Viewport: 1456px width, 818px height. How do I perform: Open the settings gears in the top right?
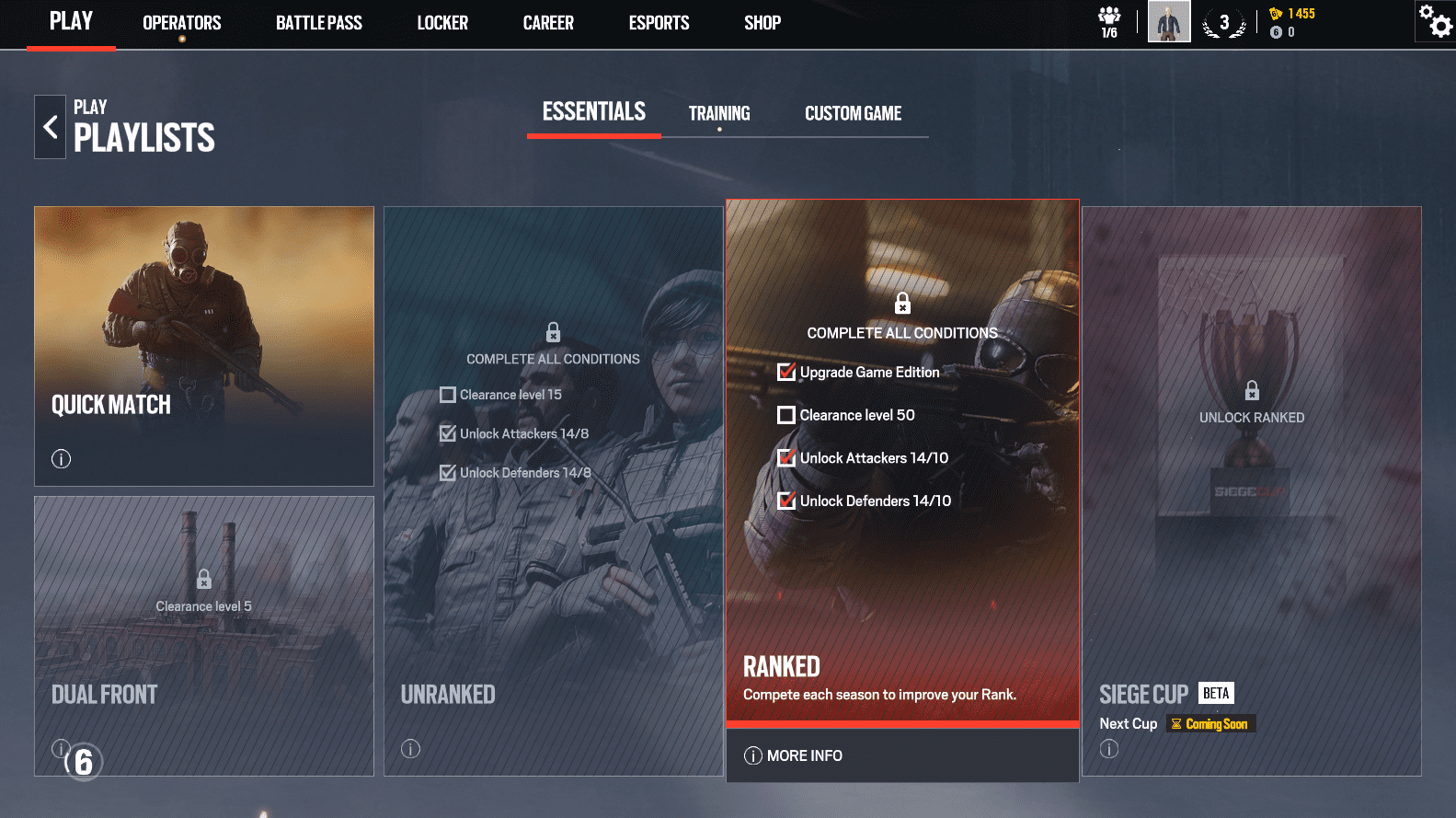(x=1435, y=20)
